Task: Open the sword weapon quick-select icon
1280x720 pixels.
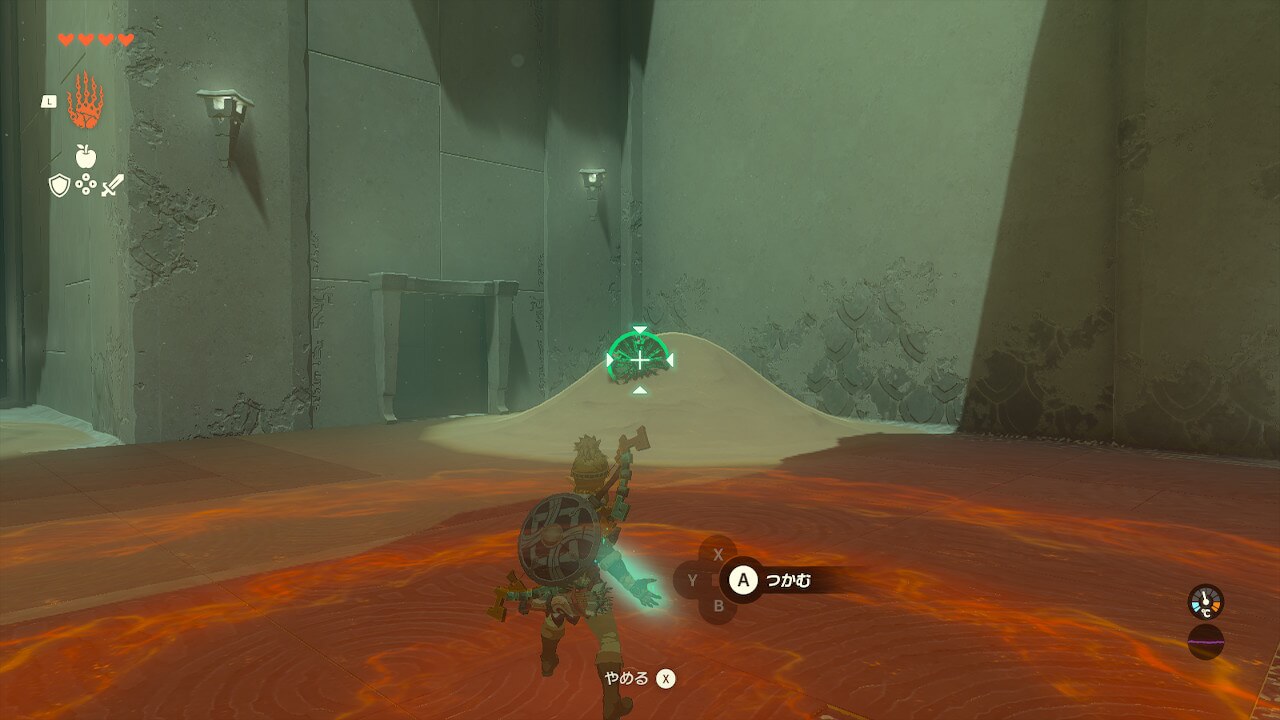Action: [112, 185]
